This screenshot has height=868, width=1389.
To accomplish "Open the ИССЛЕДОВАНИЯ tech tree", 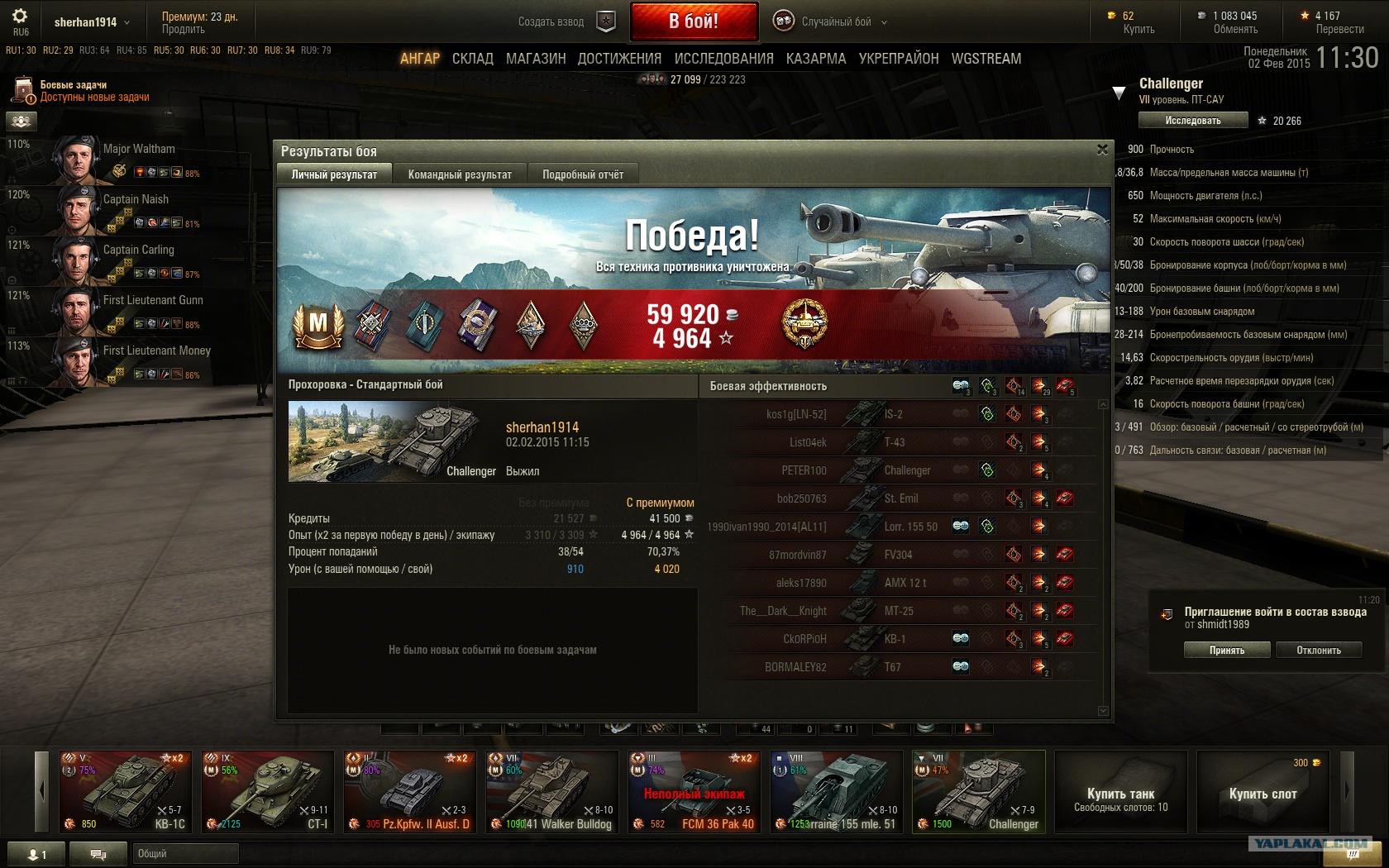I will click(x=723, y=59).
